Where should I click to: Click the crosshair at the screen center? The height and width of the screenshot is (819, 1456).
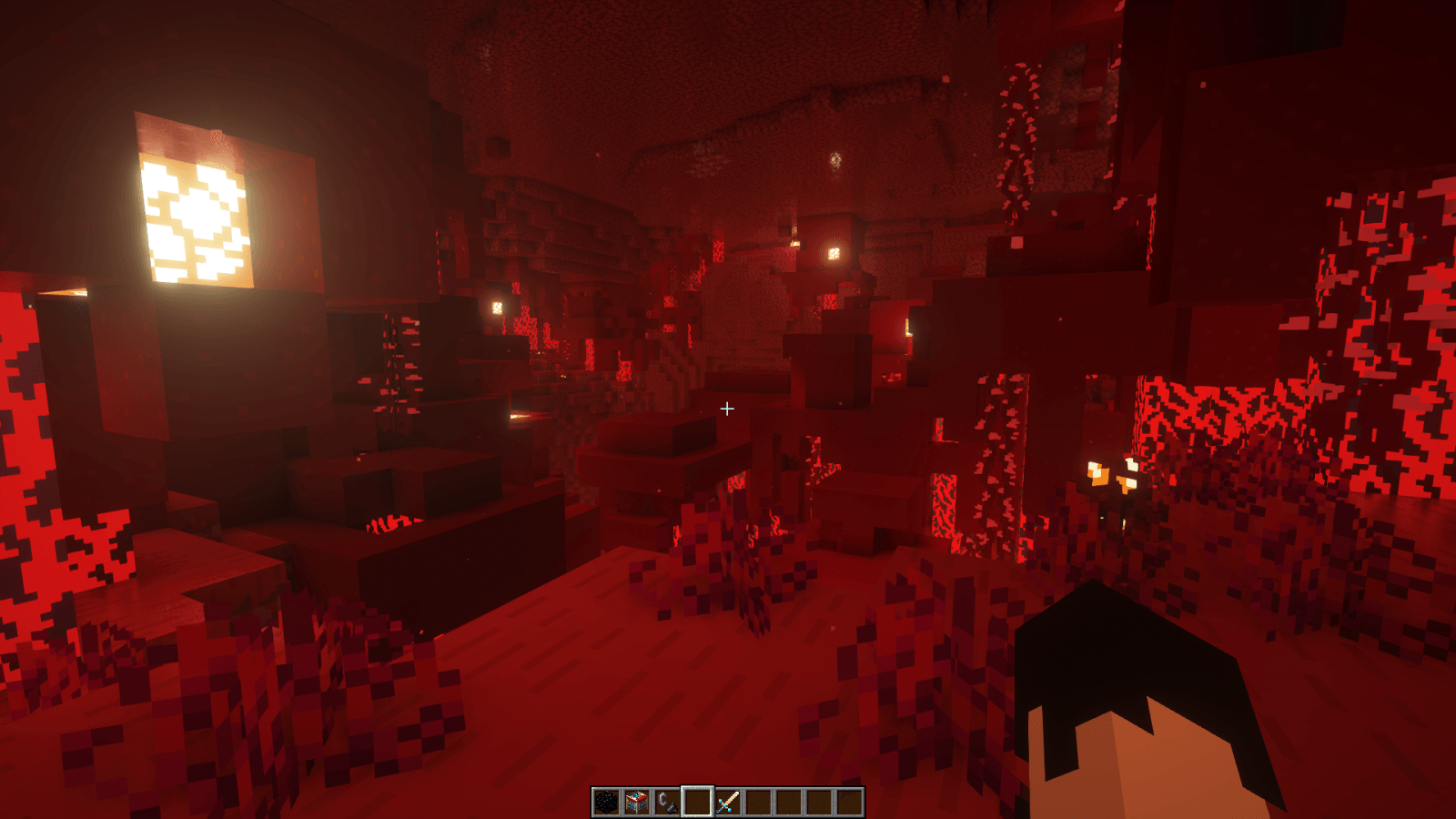pos(728,409)
